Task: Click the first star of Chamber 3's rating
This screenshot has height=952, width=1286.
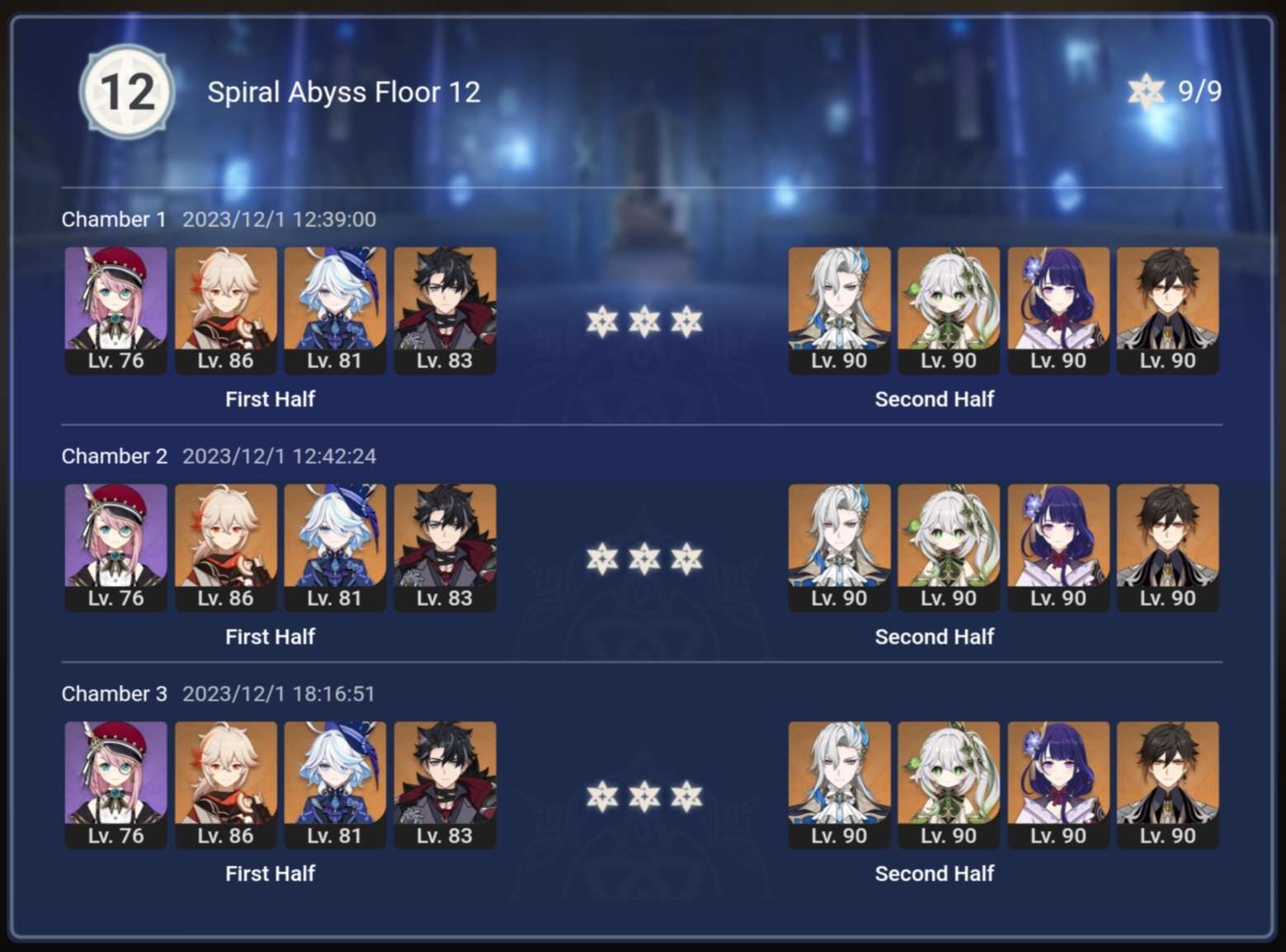Action: click(x=602, y=797)
